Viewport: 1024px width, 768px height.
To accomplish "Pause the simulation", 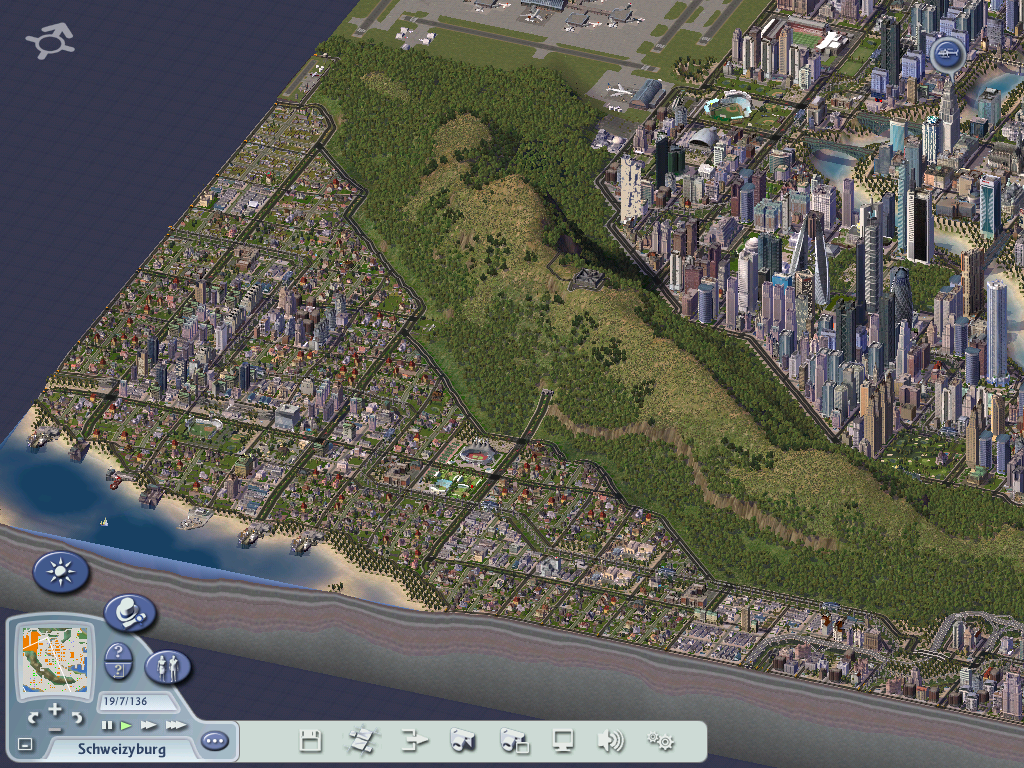I will pos(108,725).
